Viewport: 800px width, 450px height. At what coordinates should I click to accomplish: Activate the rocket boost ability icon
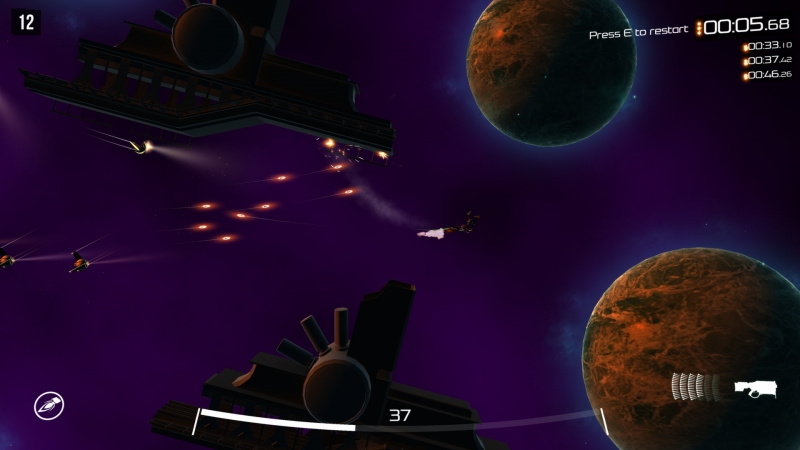[x=47, y=406]
